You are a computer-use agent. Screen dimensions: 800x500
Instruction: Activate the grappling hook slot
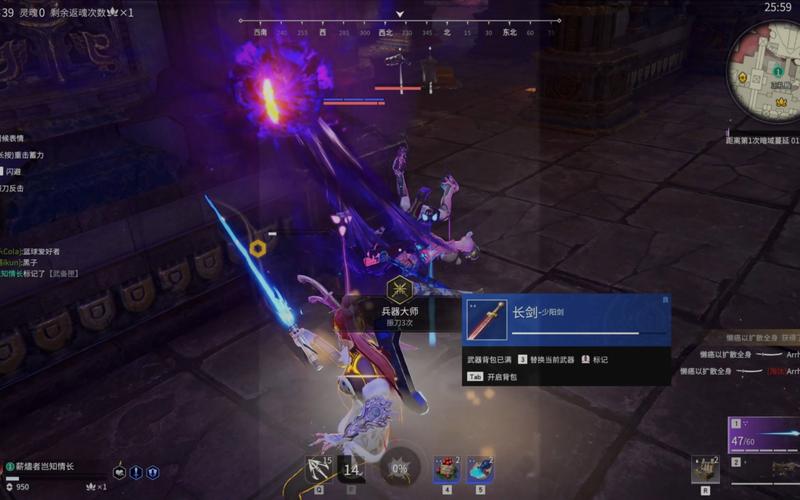coord(320,468)
